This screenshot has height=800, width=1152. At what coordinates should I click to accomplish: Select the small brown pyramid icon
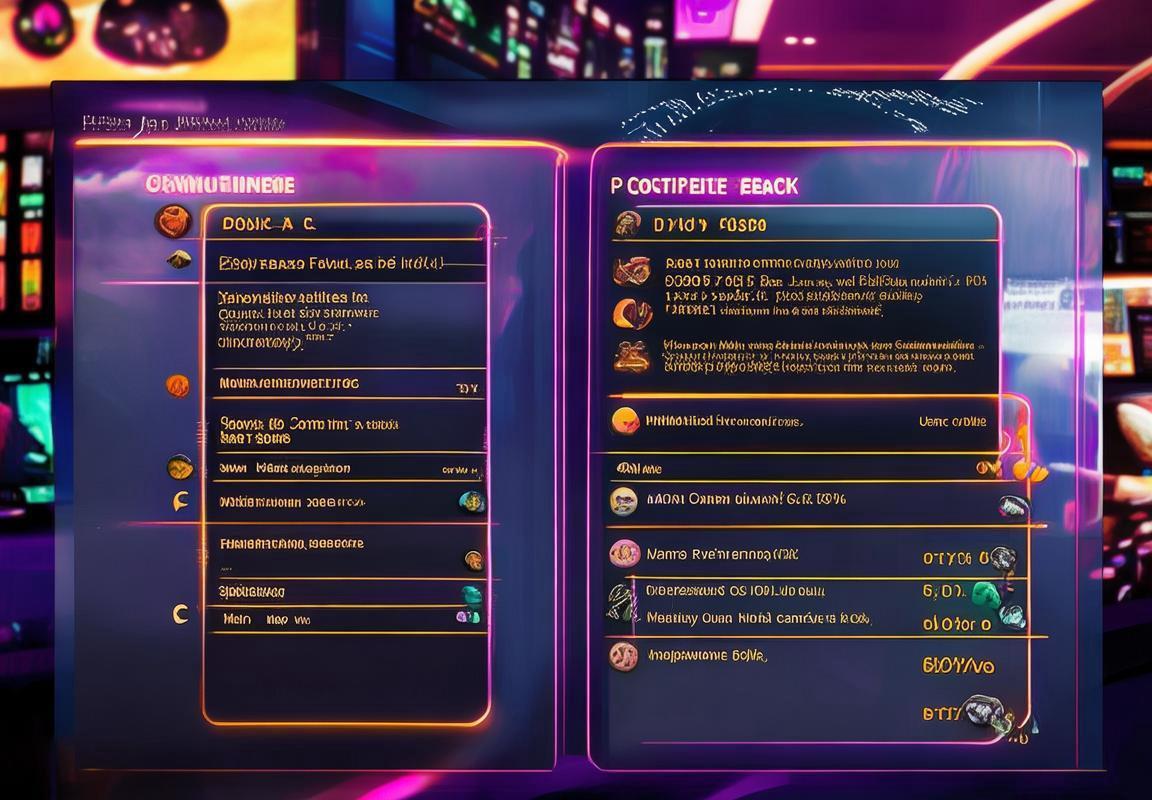point(179,260)
